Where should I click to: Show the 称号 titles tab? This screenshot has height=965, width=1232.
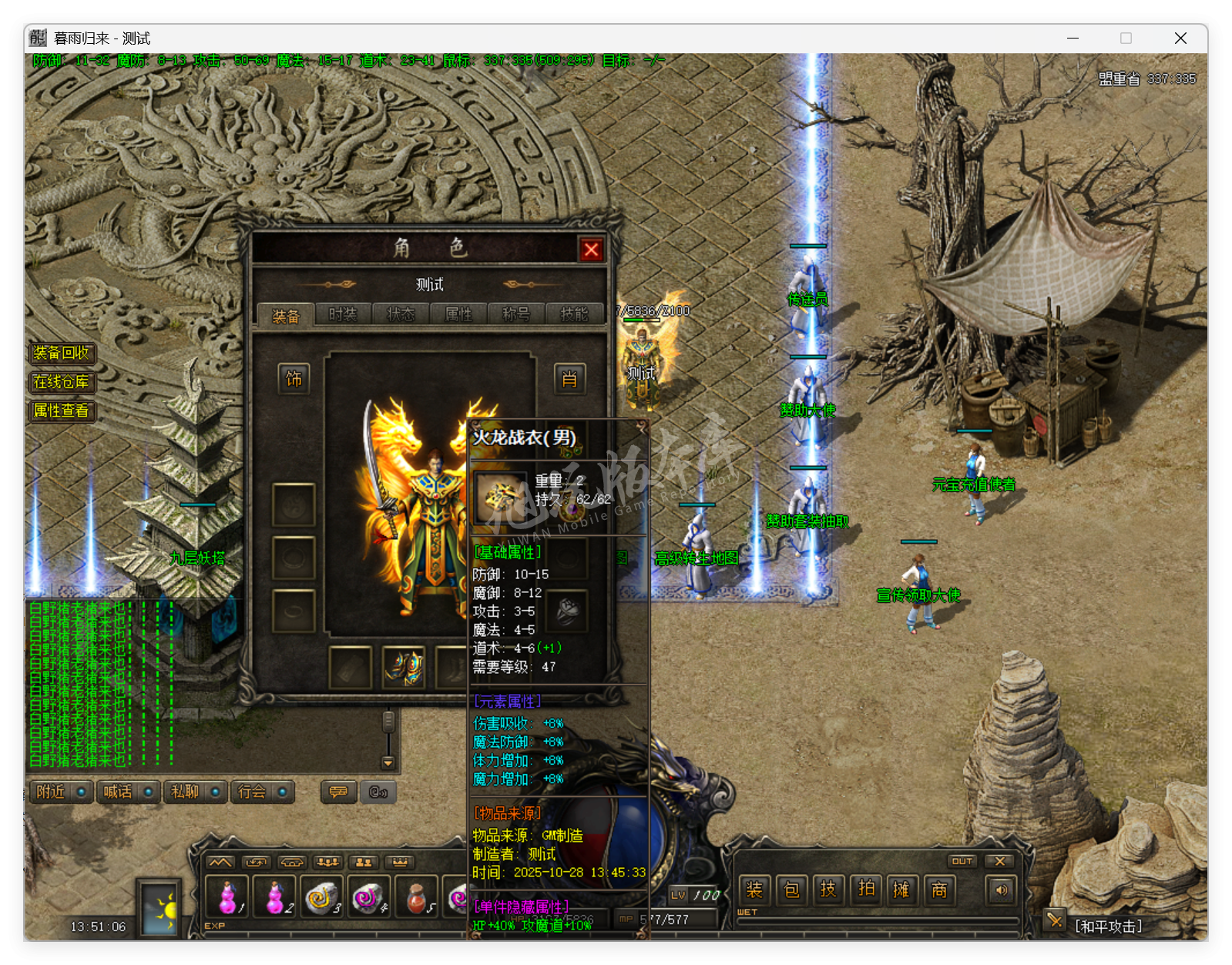(516, 314)
